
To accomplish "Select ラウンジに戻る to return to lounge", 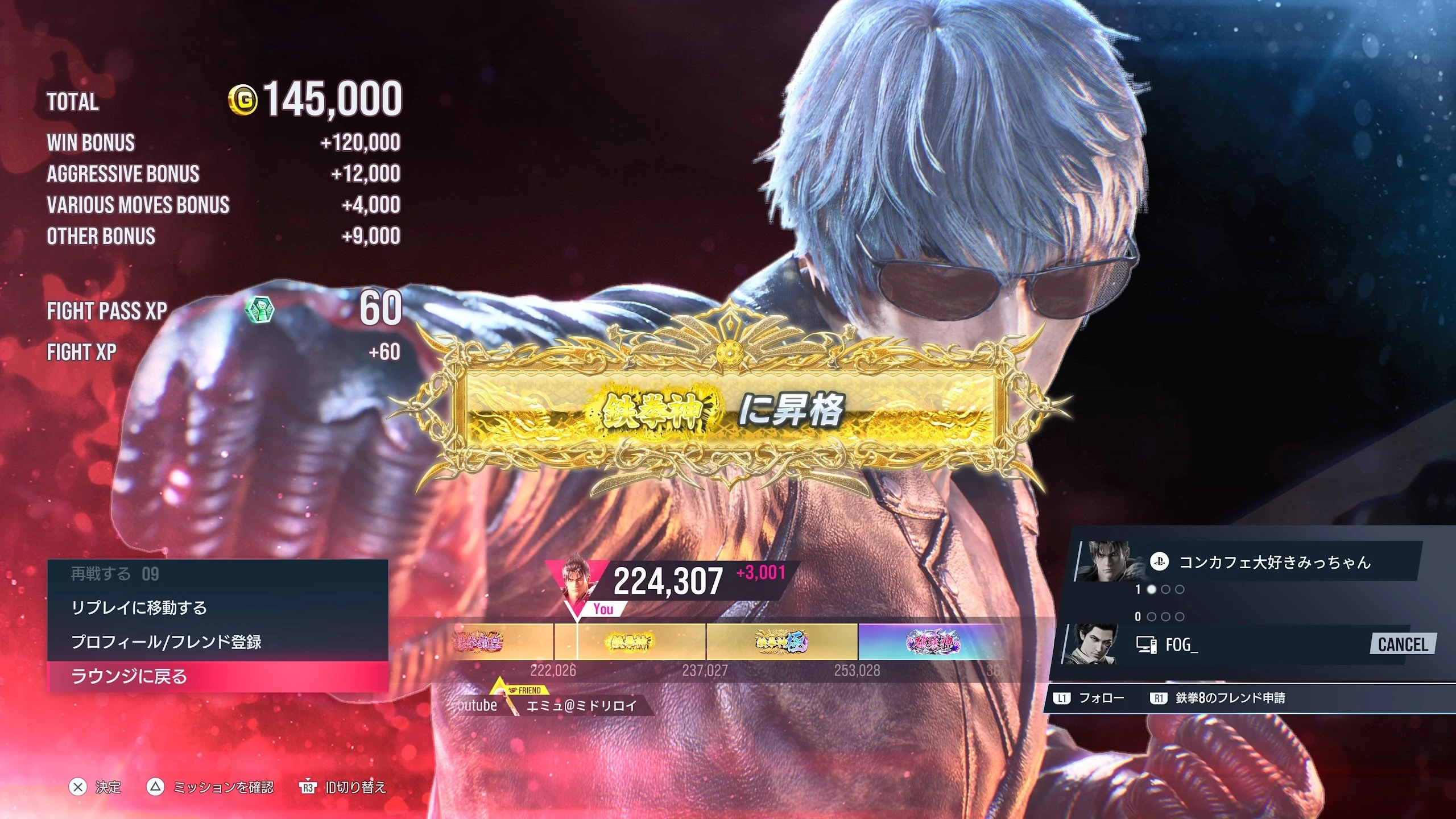I will tap(216, 676).
